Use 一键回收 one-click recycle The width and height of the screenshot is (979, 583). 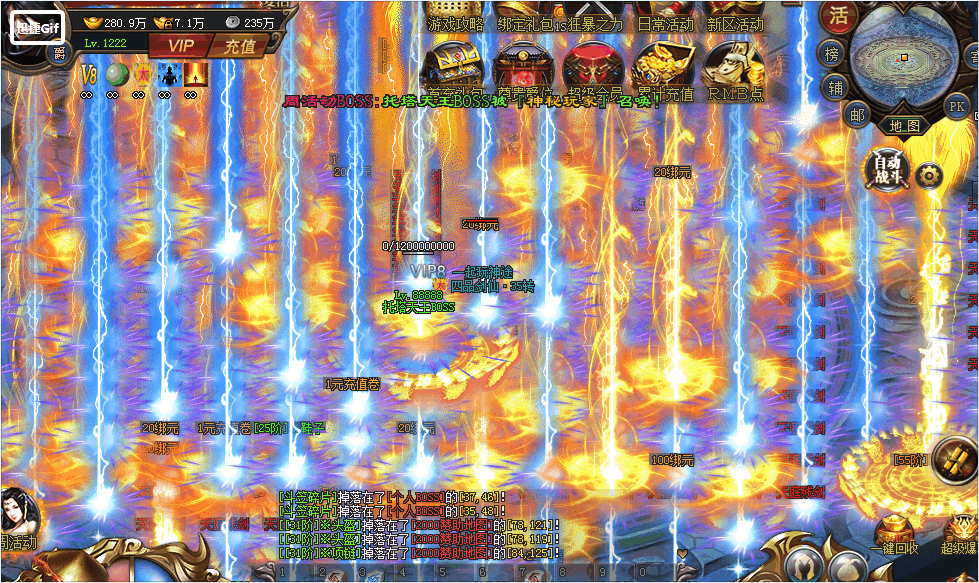894,535
